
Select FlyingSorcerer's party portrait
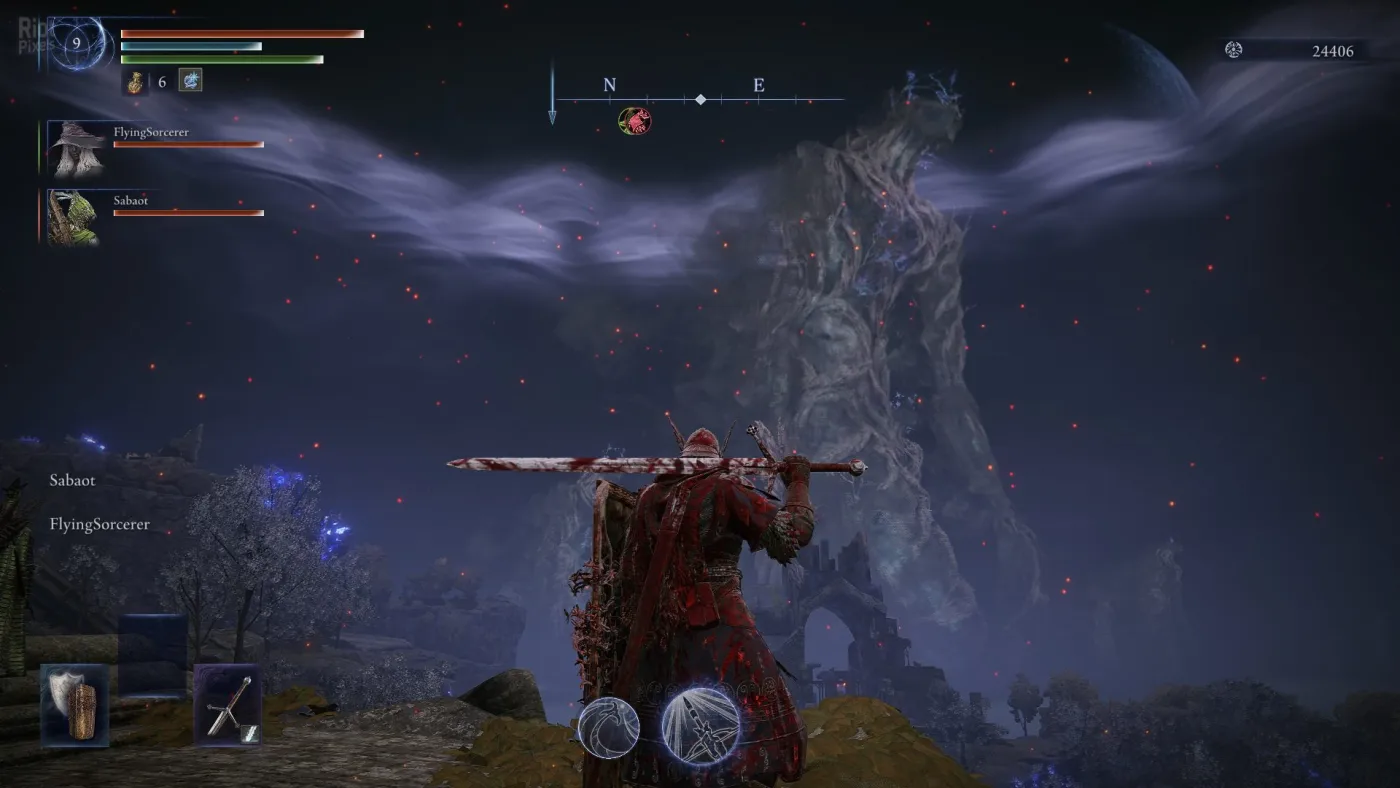73,146
